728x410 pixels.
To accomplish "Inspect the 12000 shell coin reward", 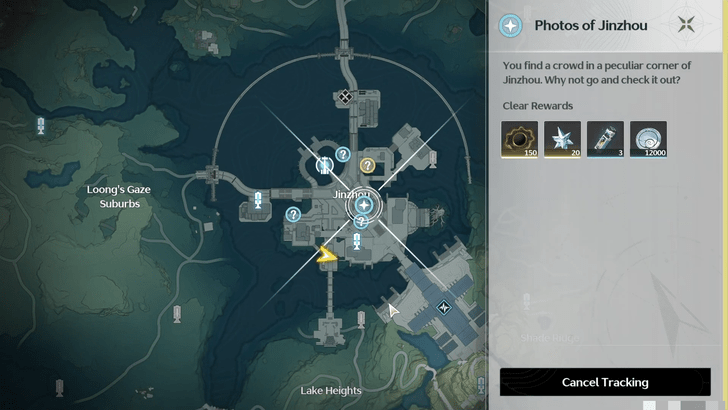I will click(648, 140).
